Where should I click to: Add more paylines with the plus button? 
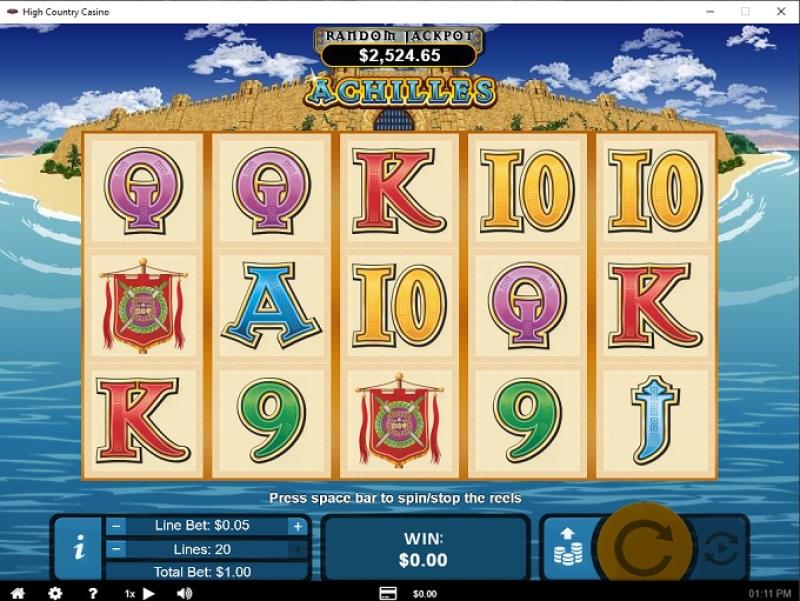(x=297, y=549)
